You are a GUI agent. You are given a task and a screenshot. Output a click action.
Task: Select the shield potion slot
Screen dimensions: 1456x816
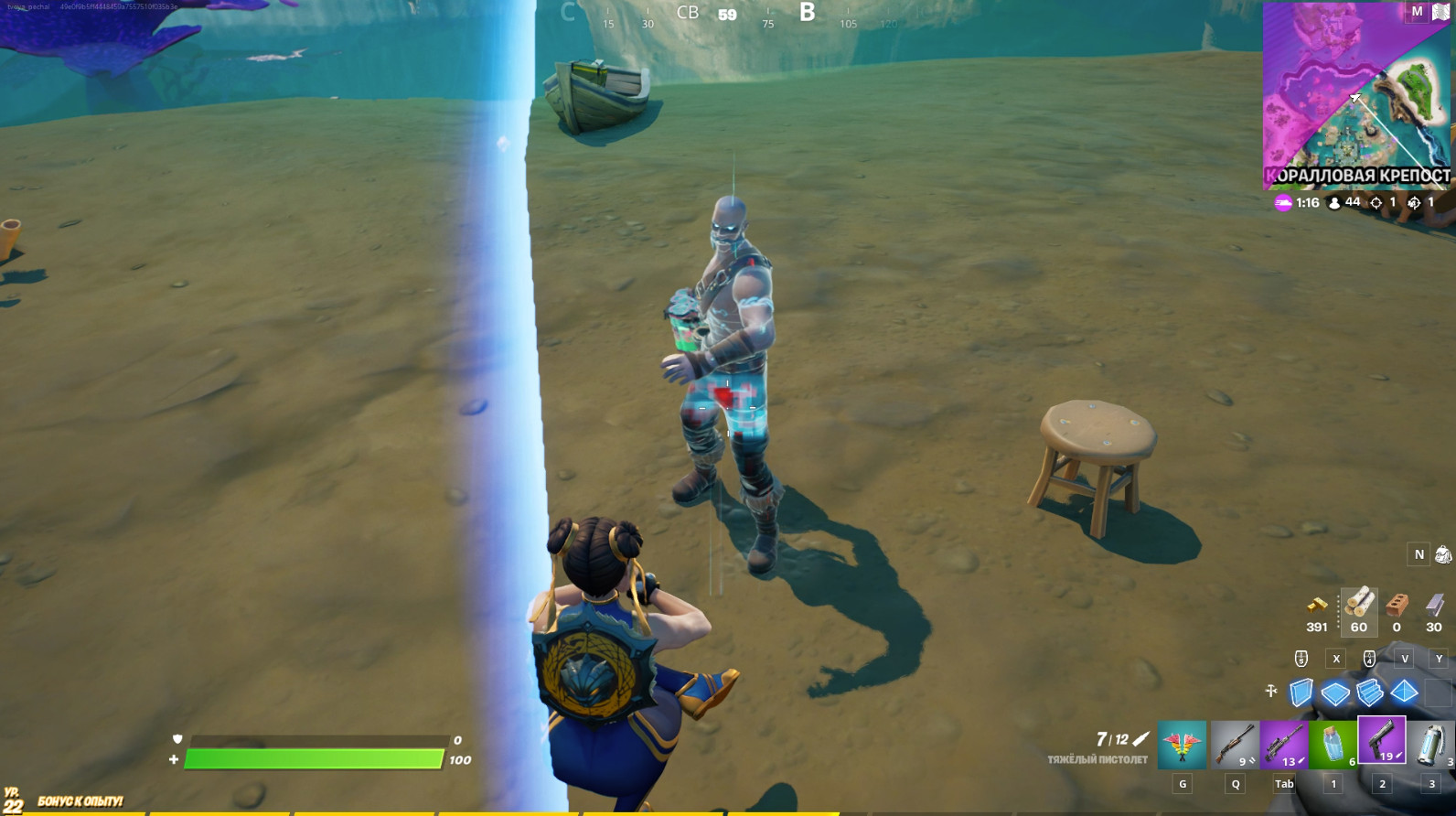(x=1333, y=745)
